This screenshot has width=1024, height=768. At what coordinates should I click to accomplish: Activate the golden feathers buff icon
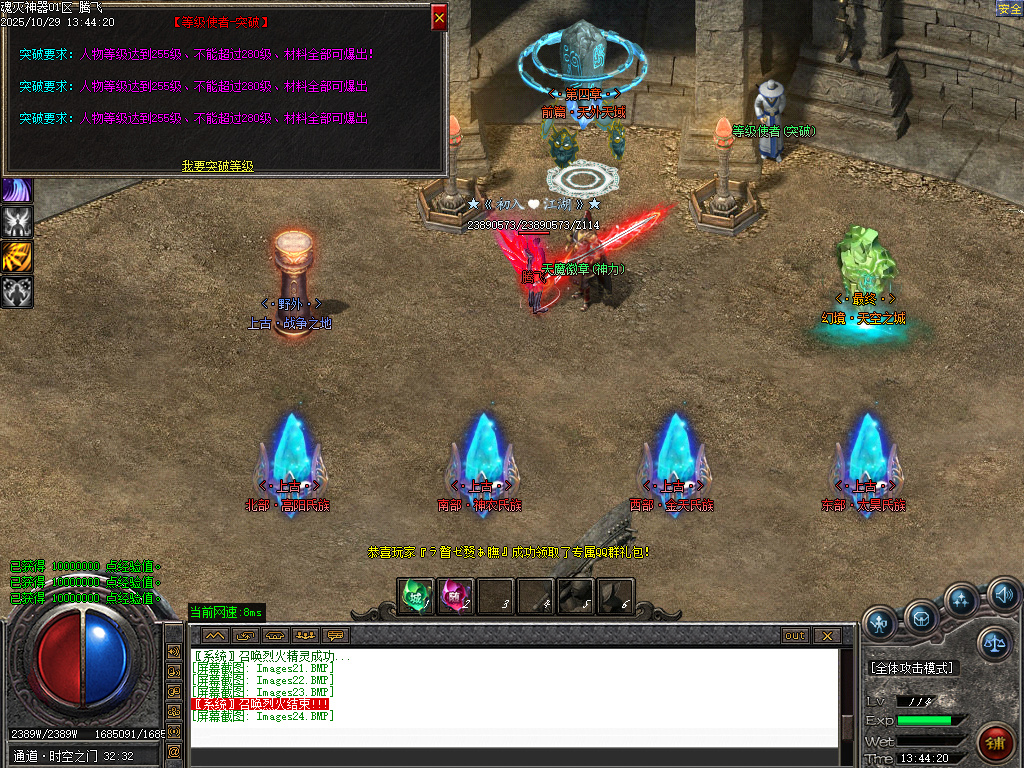click(17, 256)
